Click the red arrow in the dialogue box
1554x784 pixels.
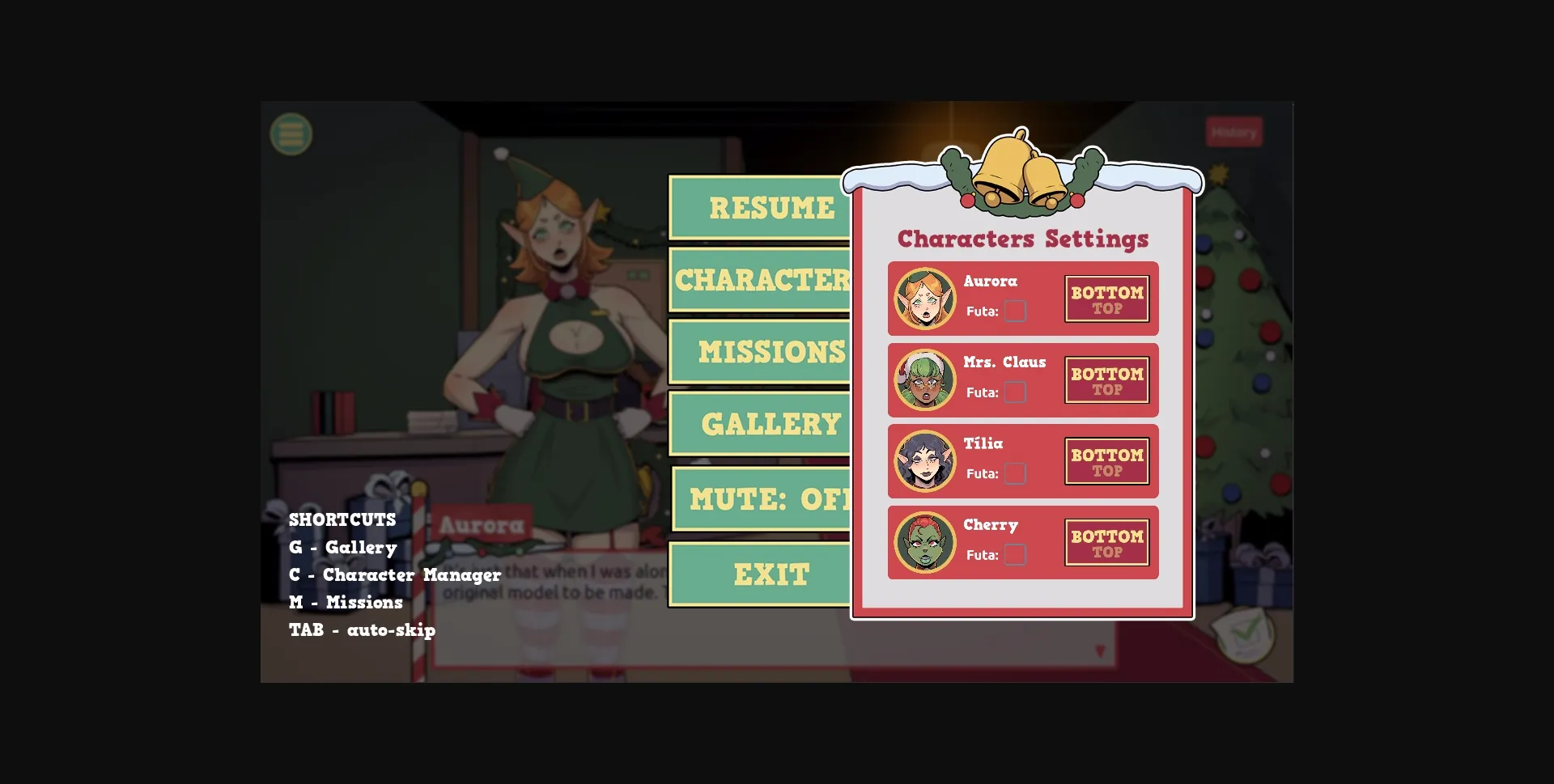(x=1099, y=650)
